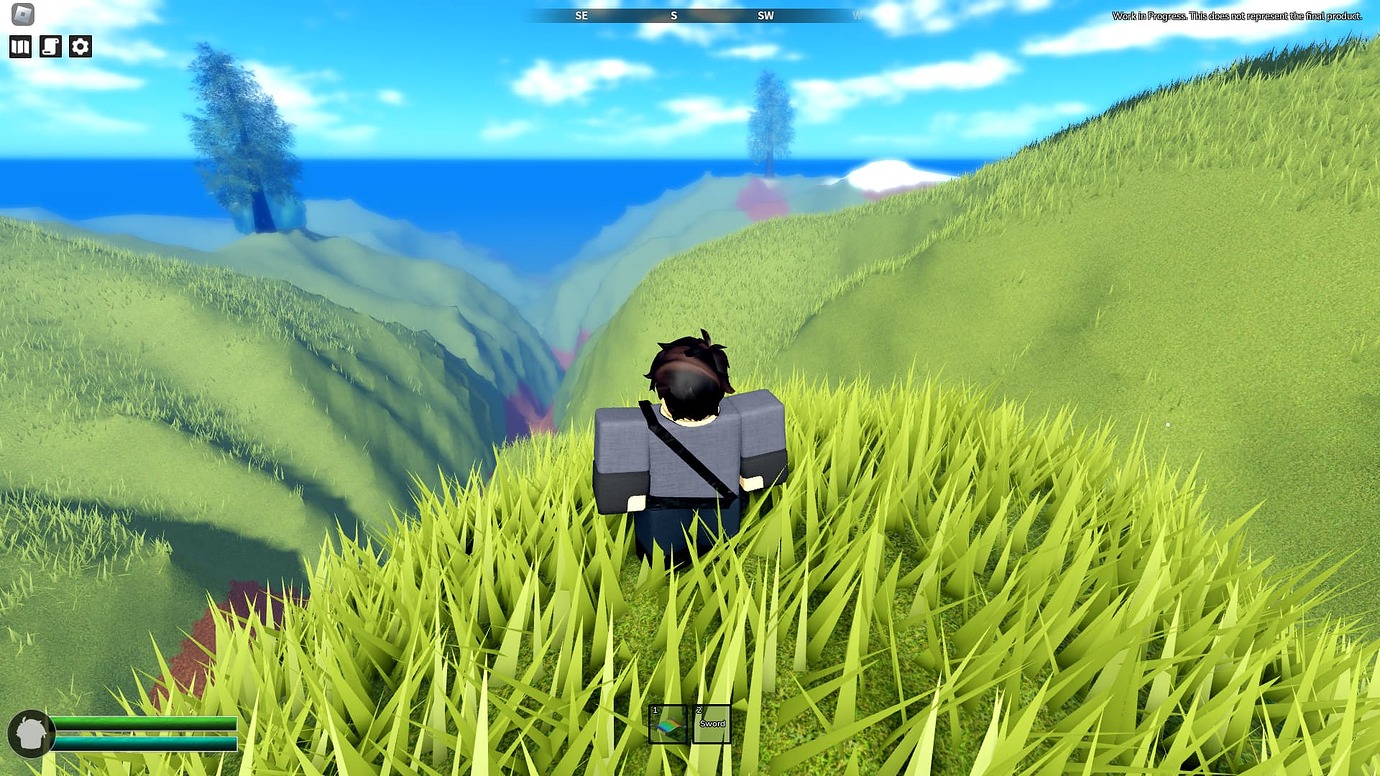Select the SE heading on the compass
The width and height of the screenshot is (1380, 776).
581,14
